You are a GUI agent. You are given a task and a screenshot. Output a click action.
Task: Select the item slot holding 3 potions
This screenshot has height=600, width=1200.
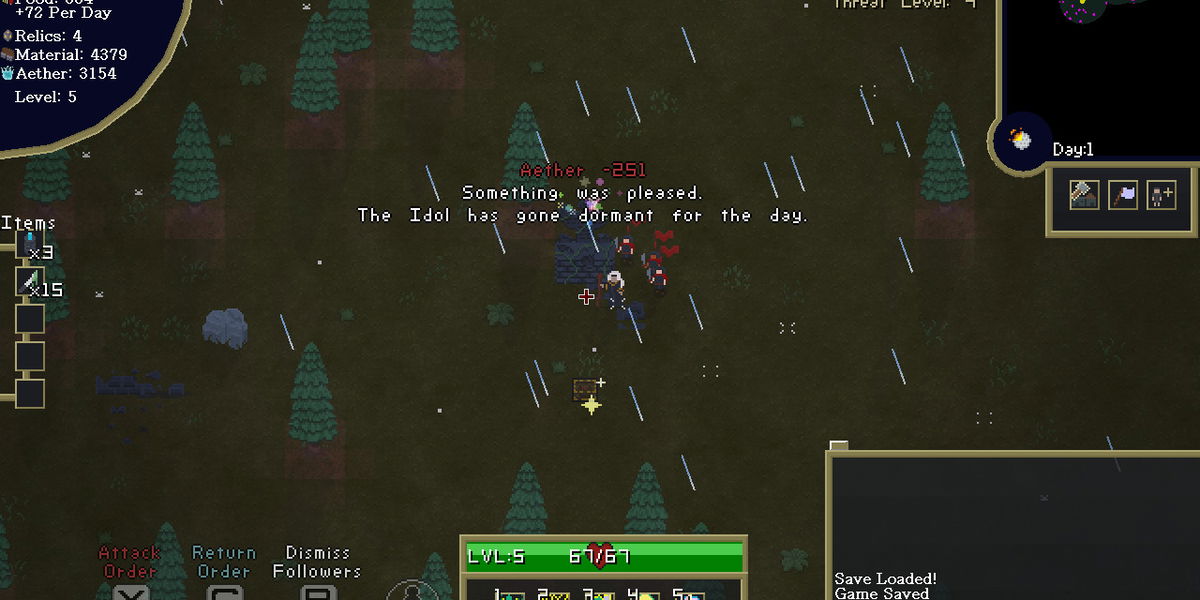(x=30, y=246)
